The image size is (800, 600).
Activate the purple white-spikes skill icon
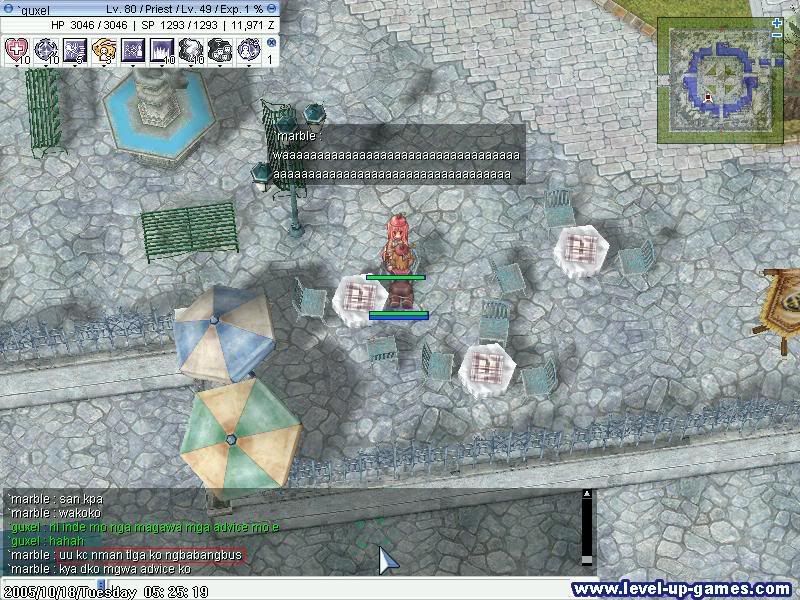pos(133,48)
